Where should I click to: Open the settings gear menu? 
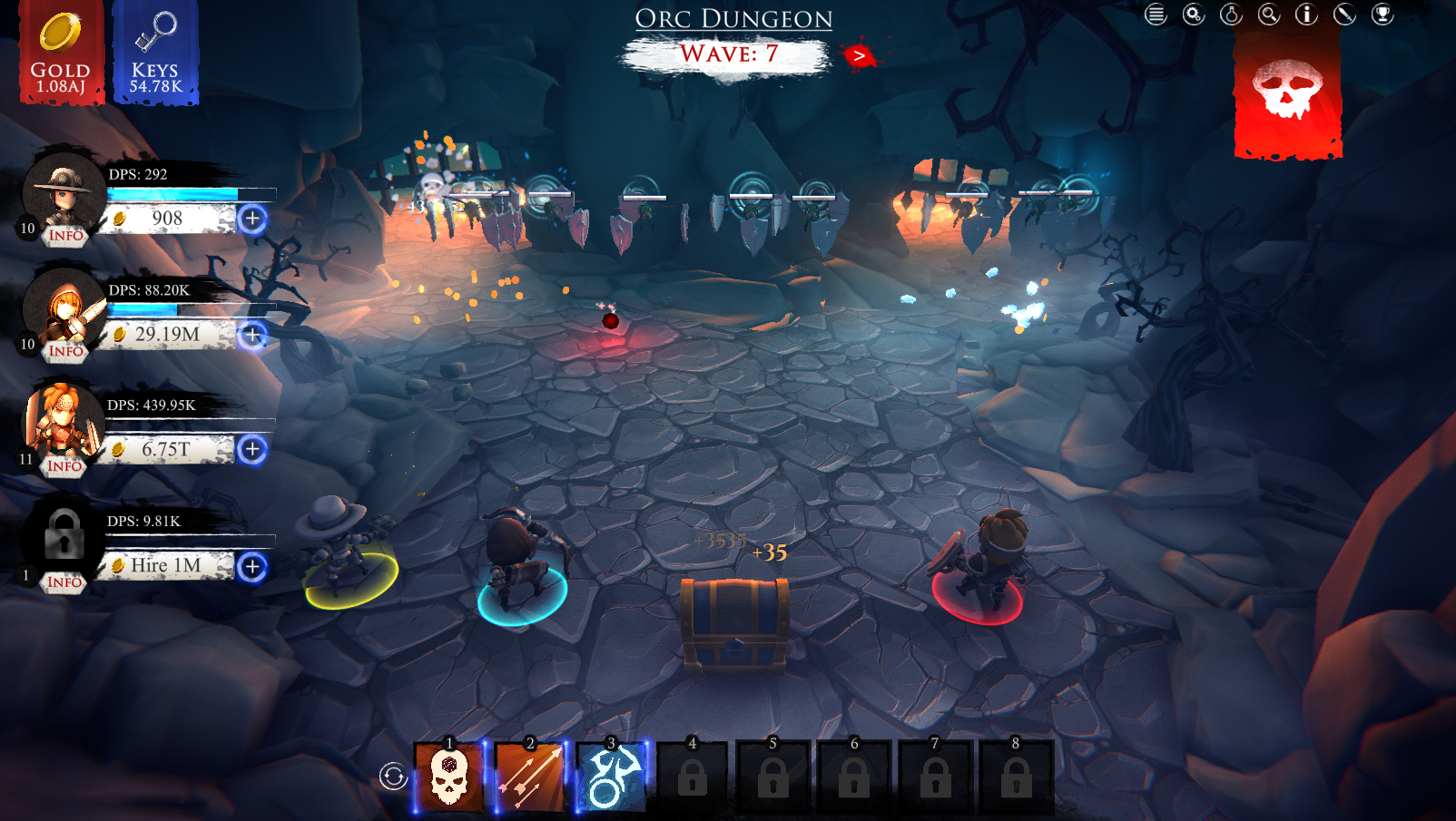tap(1194, 15)
